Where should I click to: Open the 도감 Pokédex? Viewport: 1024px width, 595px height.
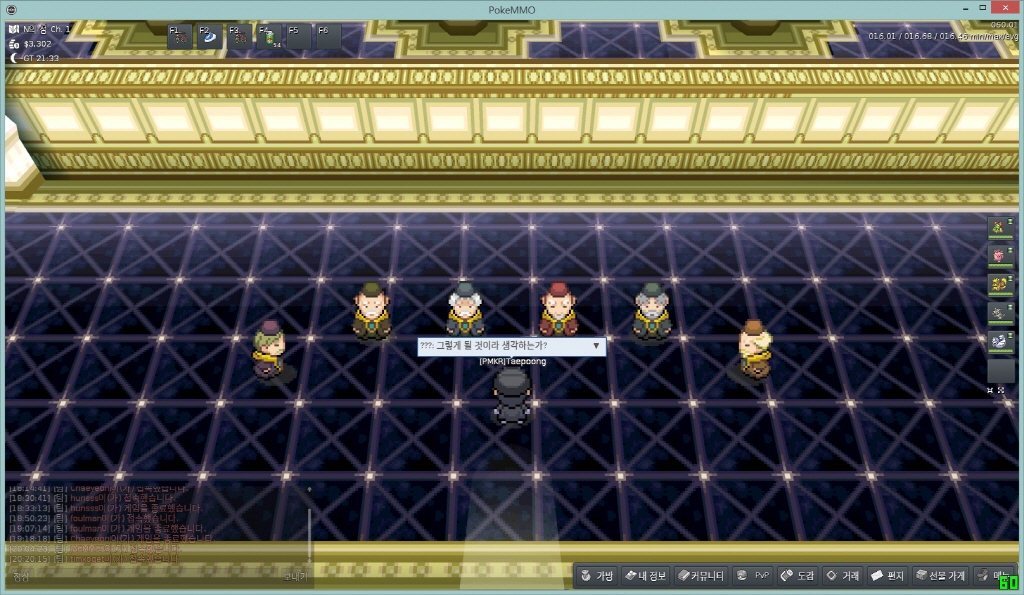(797, 576)
